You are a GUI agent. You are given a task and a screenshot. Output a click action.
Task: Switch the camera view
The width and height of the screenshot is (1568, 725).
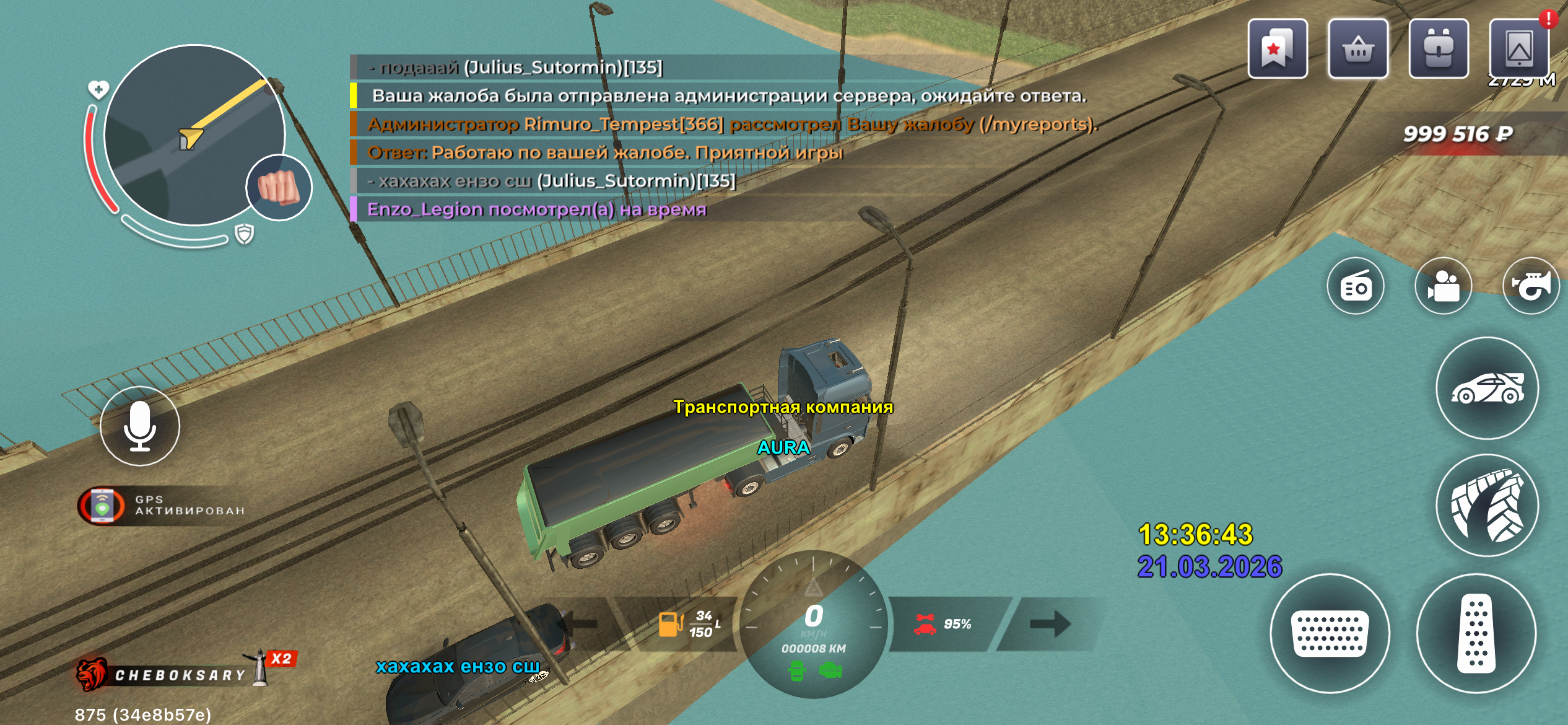1444,286
